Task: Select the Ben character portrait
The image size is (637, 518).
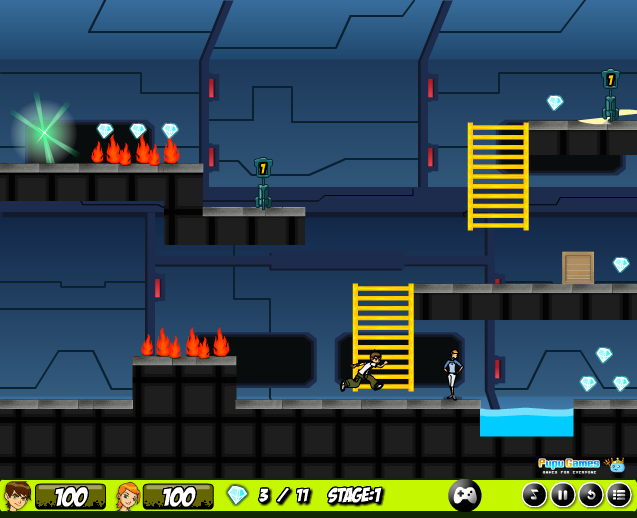Action: point(17,496)
